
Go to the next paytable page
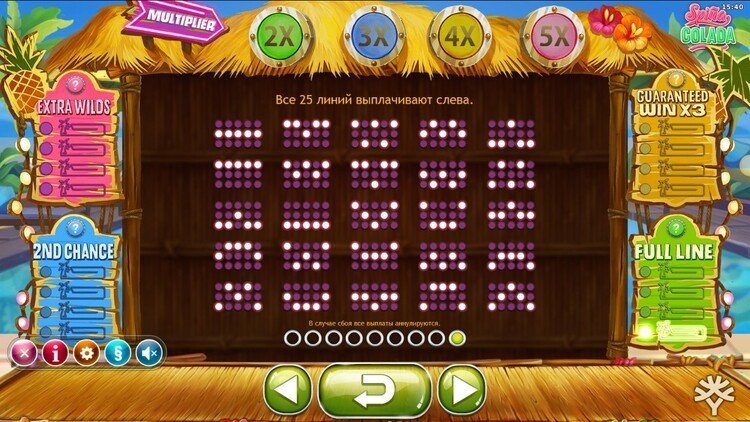461,389
